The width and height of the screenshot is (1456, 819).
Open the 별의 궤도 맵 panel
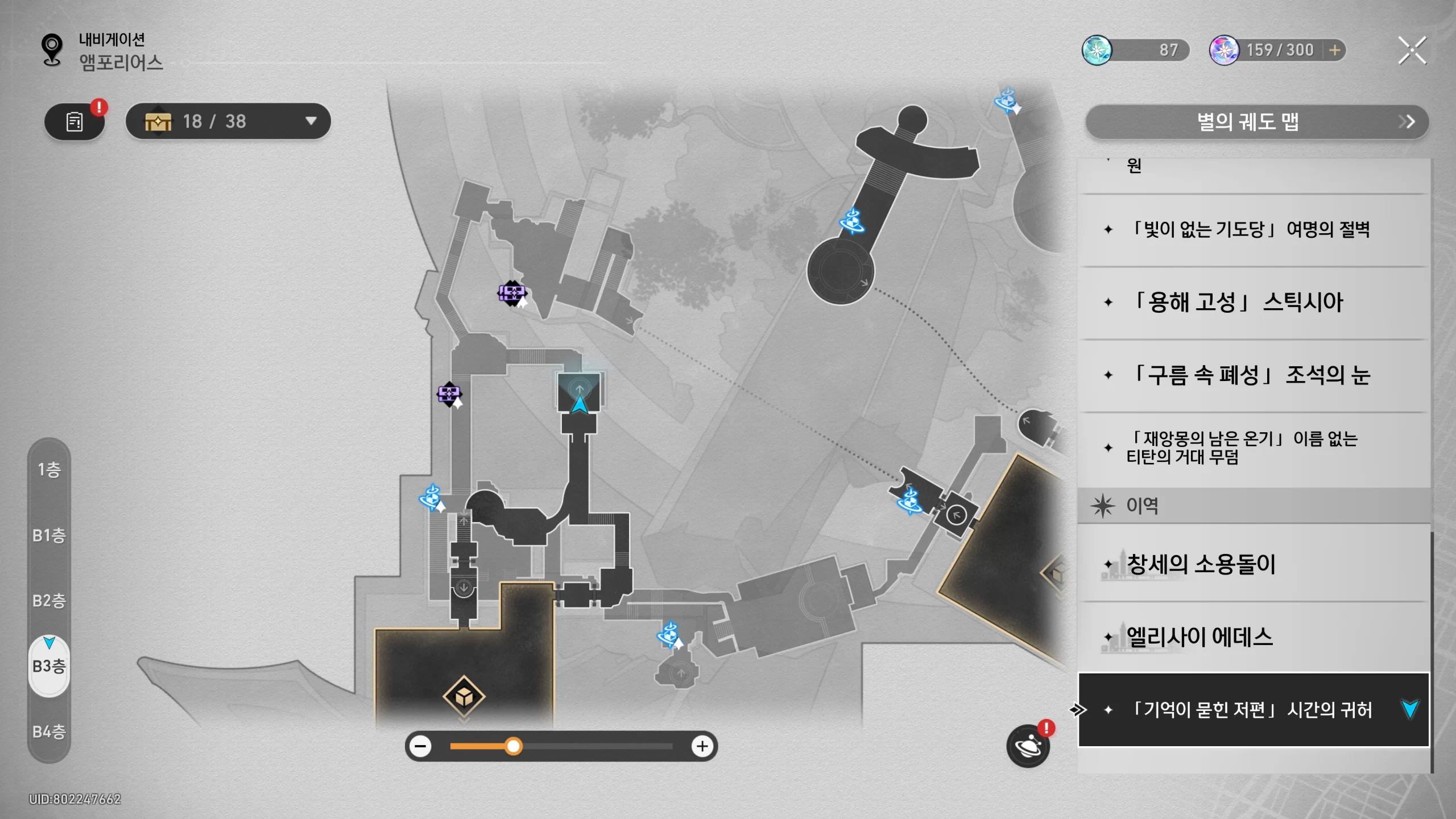pyautogui.click(x=1256, y=122)
